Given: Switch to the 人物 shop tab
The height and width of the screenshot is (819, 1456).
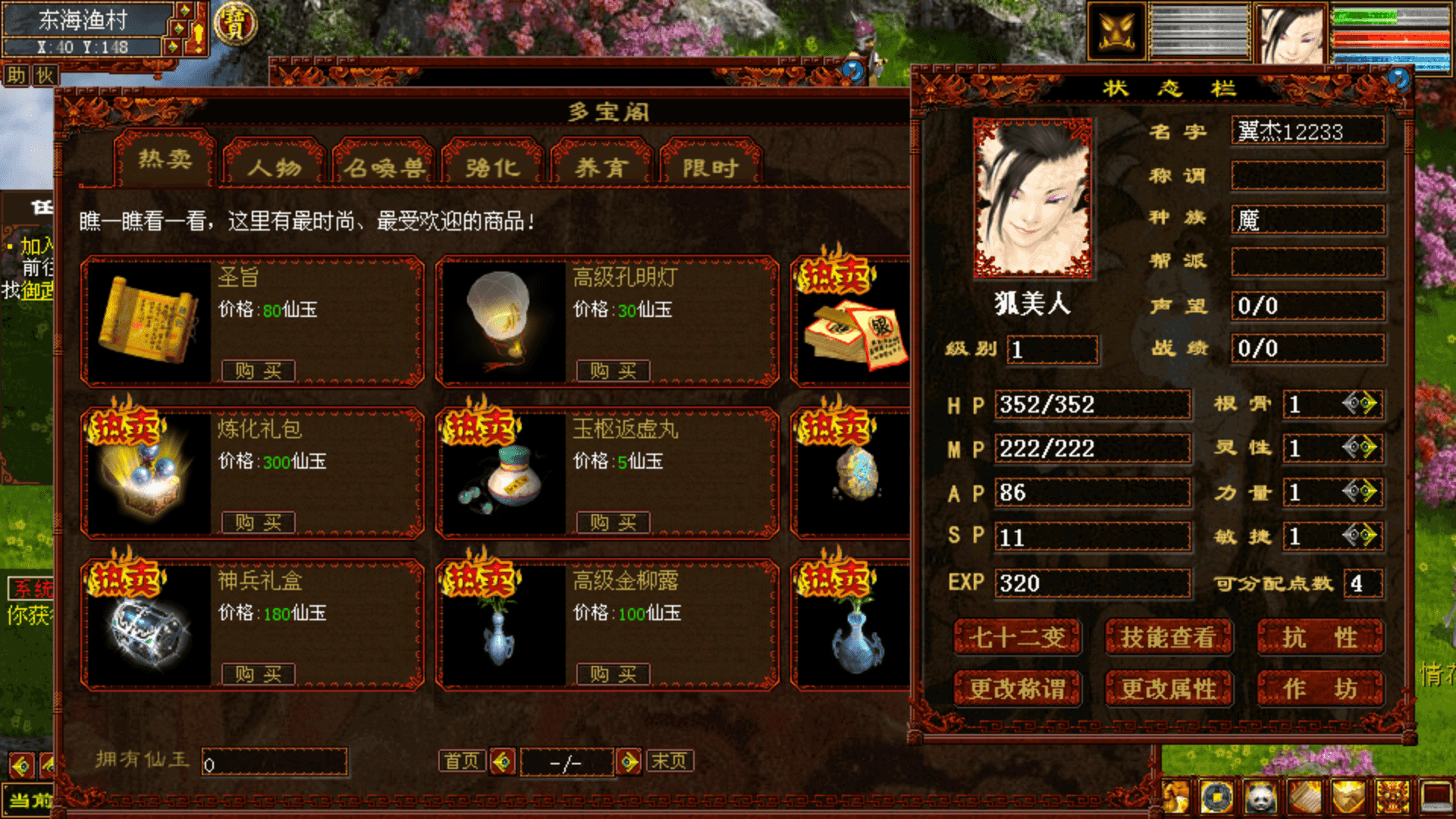Looking at the screenshot, I should pos(275,166).
